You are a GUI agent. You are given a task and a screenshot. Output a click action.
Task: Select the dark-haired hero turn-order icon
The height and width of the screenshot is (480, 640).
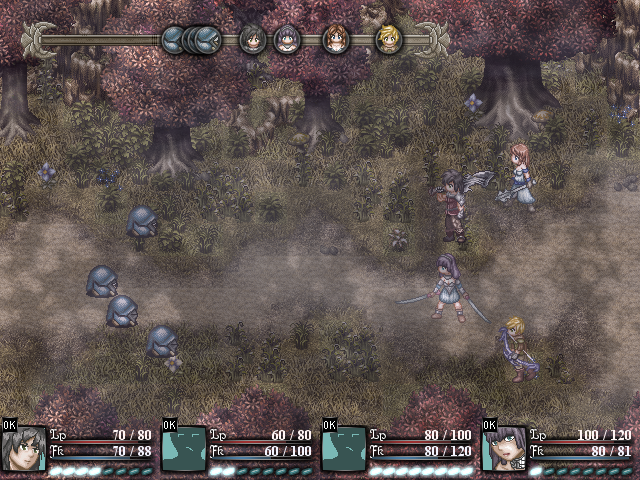(251, 39)
